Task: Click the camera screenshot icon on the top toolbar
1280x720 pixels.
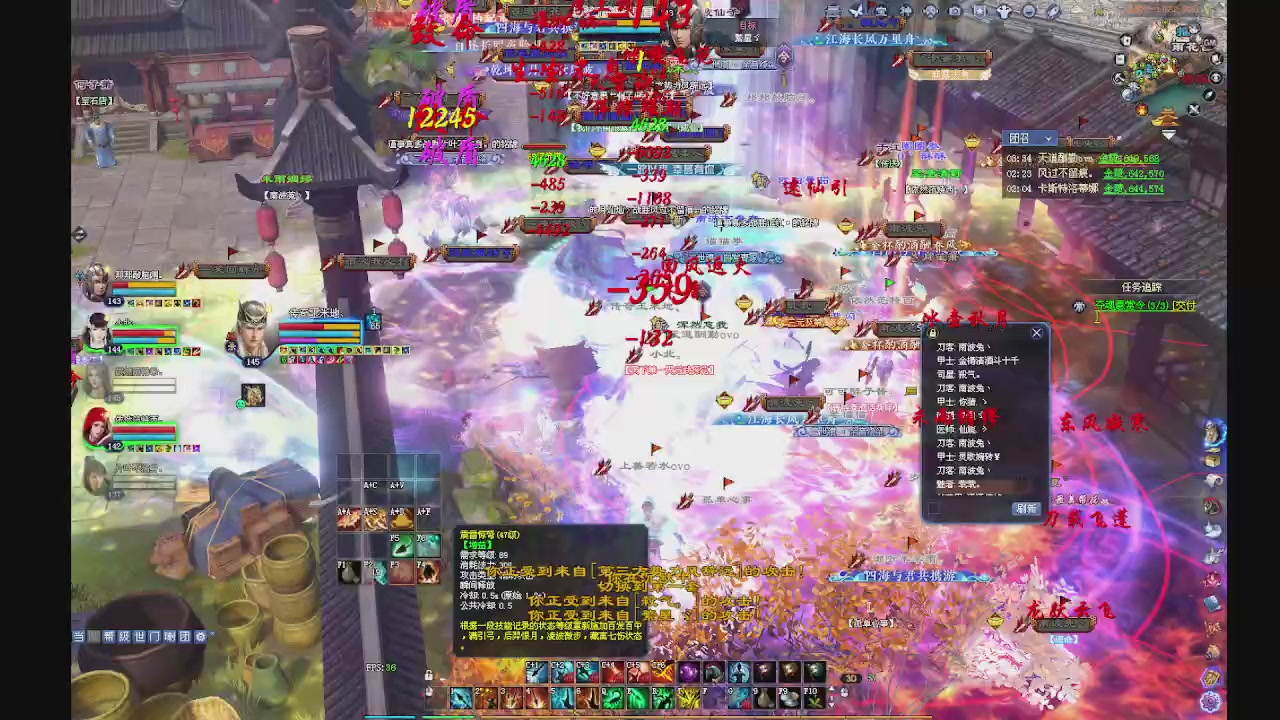Action: click(x=955, y=11)
